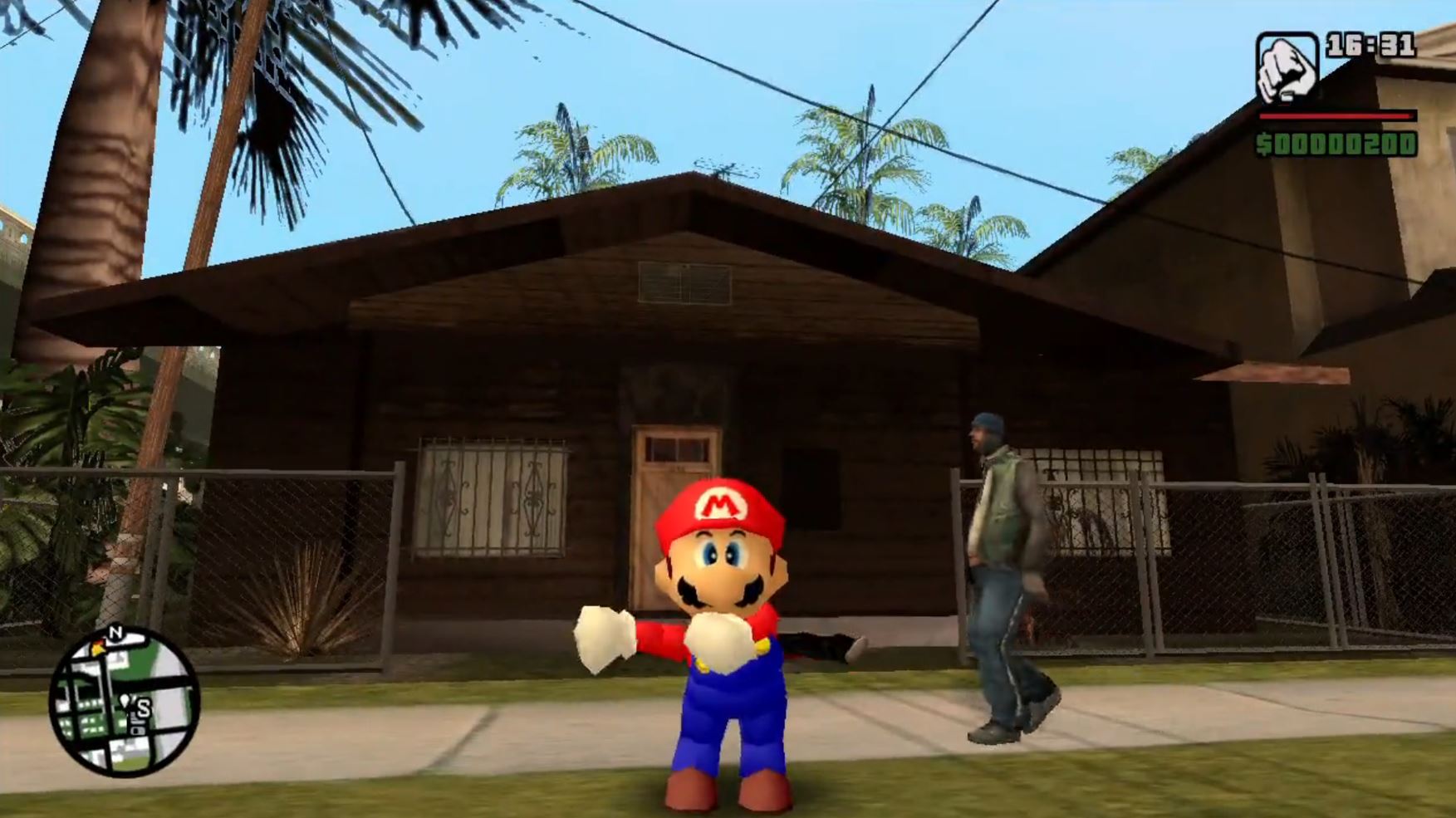The width and height of the screenshot is (1456, 818).
Task: Click the money counter $00000200
Action: (x=1337, y=143)
